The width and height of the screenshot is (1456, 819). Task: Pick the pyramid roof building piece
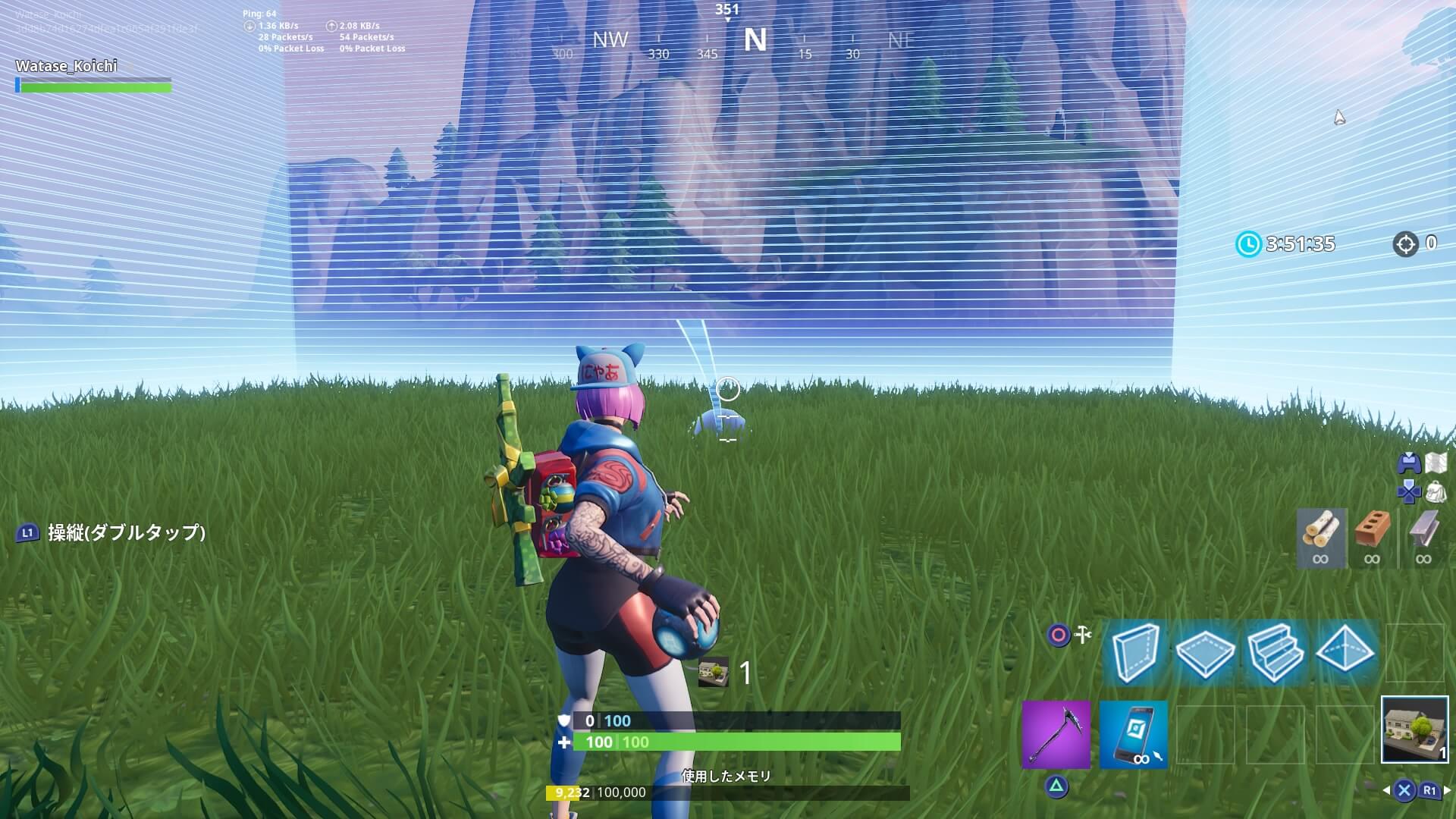[x=1345, y=653]
